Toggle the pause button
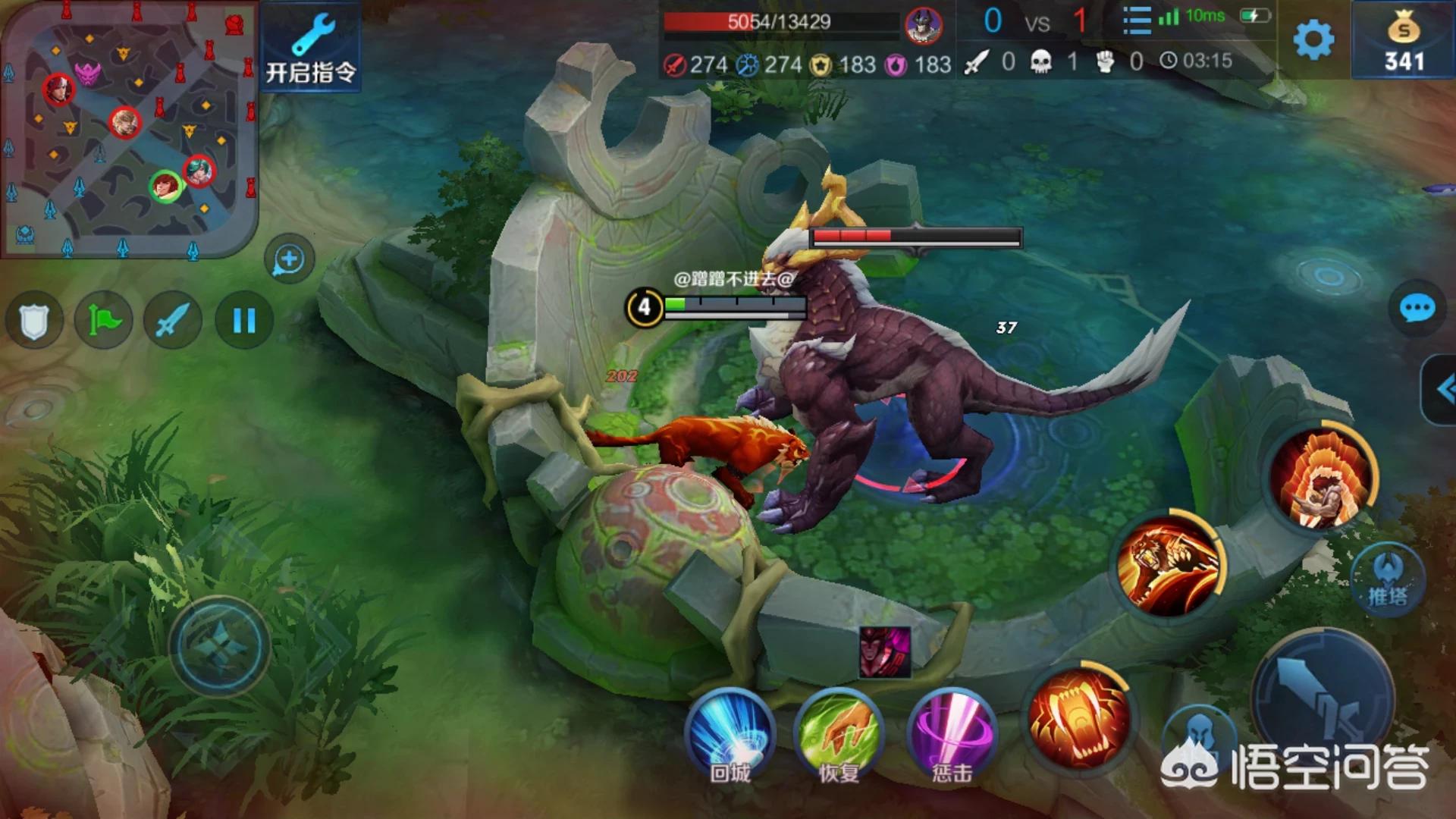This screenshot has width=1456, height=819. (243, 321)
